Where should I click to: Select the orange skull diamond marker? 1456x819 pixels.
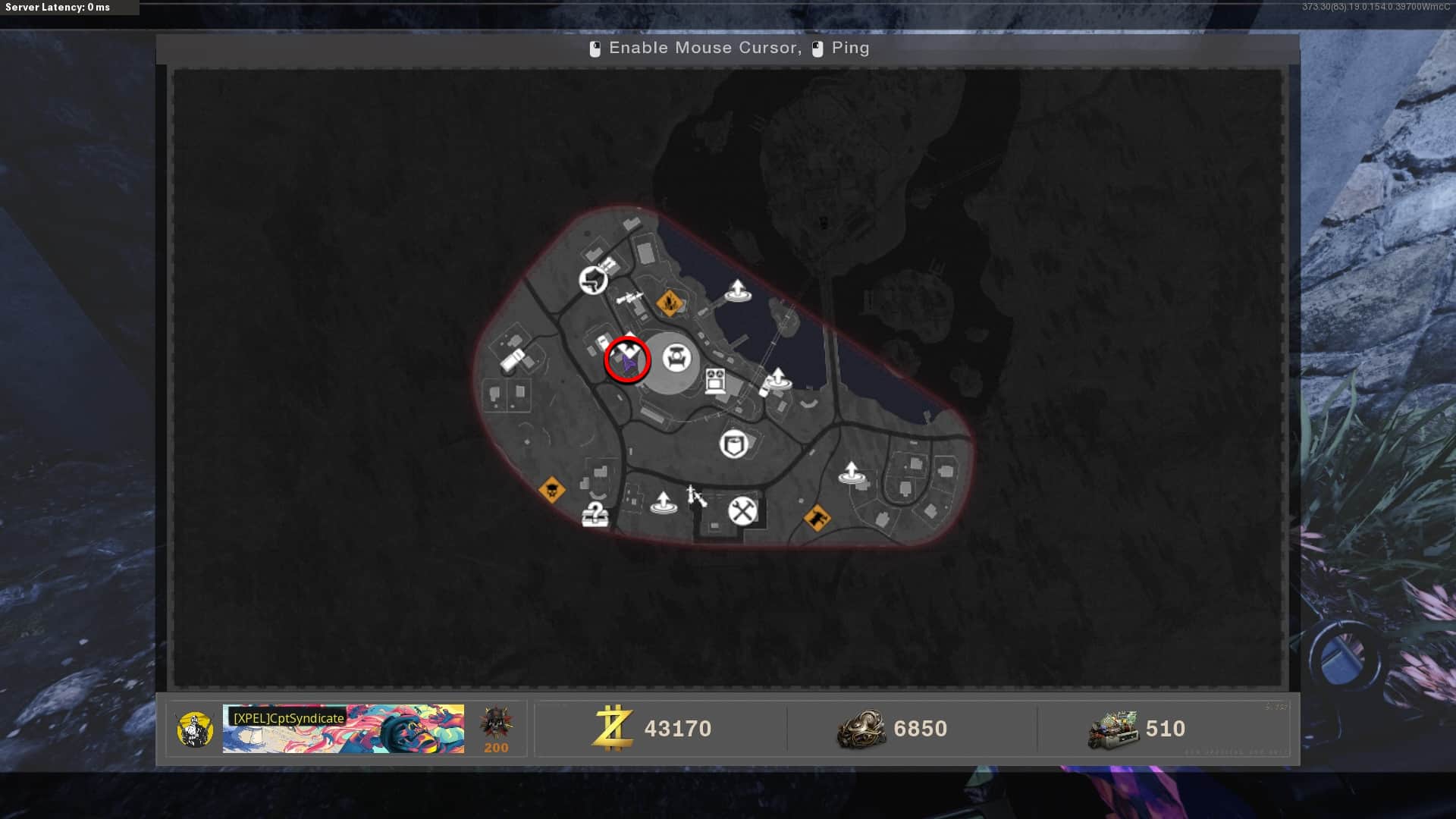click(551, 490)
